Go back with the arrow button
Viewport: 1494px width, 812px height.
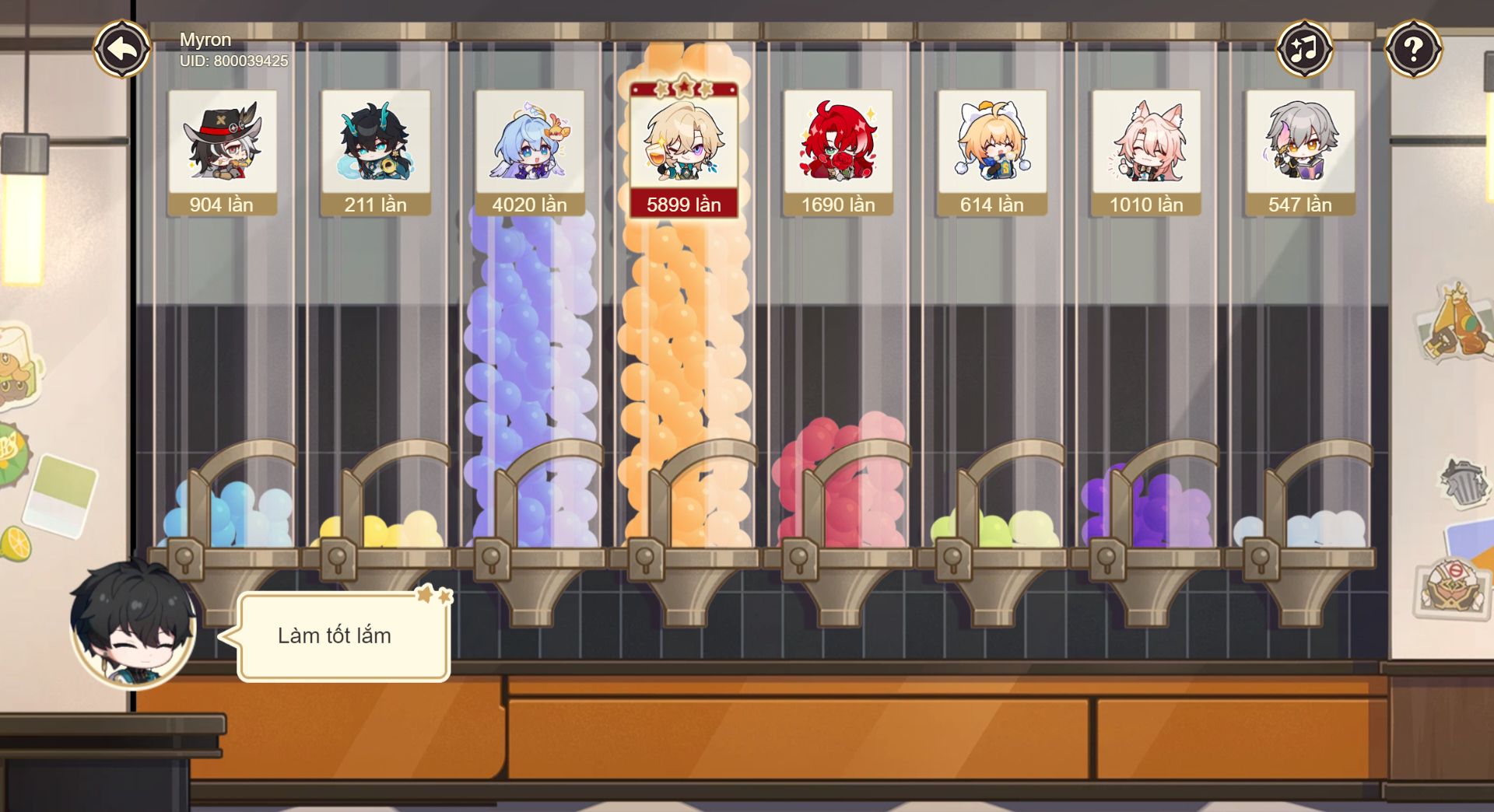click(122, 49)
